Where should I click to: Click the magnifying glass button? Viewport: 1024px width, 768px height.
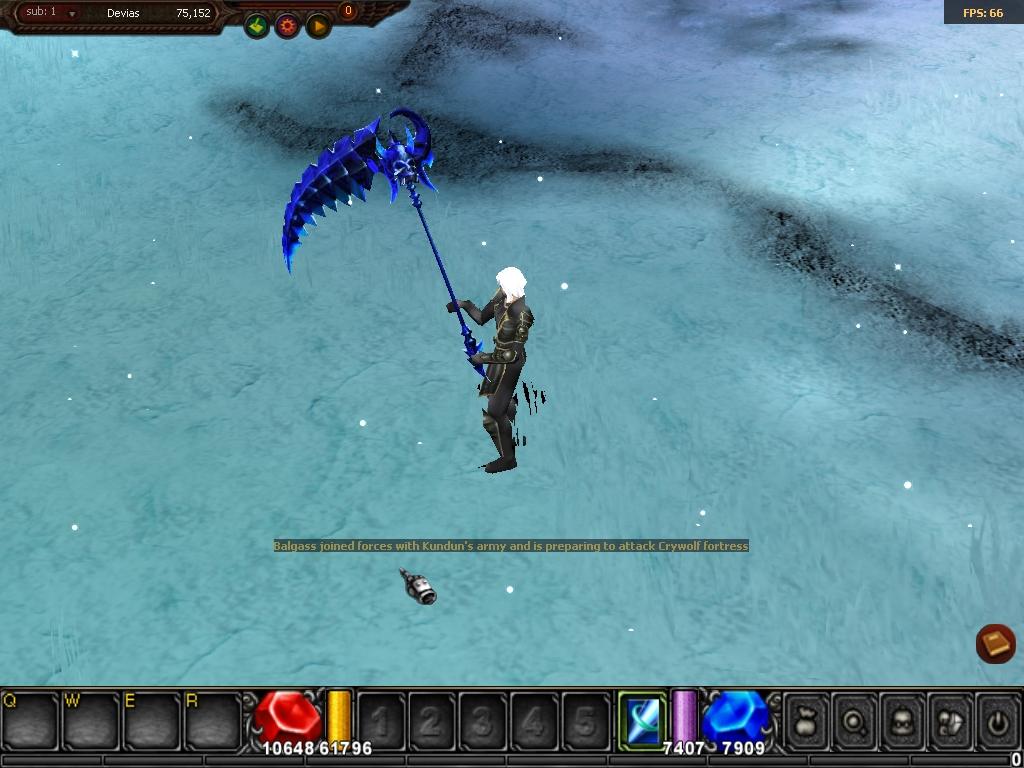(856, 720)
